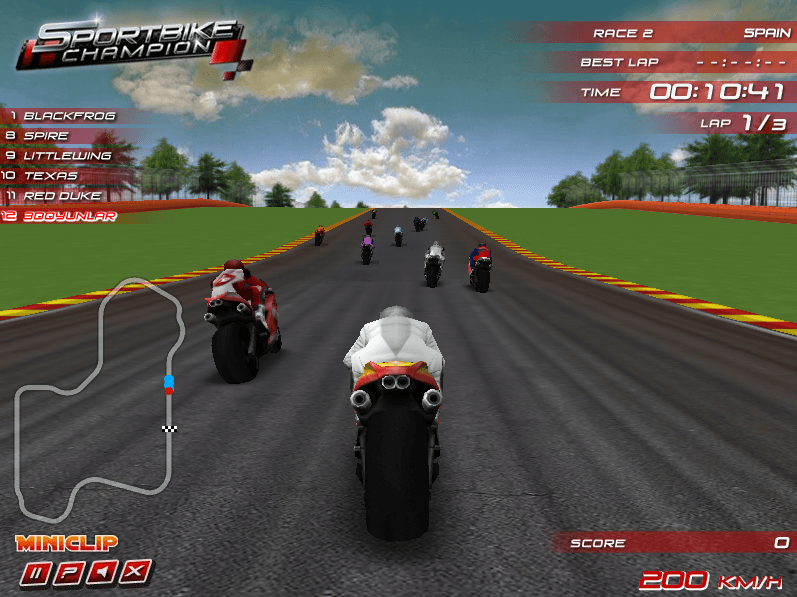Click the Miniclip logo link

(67, 544)
